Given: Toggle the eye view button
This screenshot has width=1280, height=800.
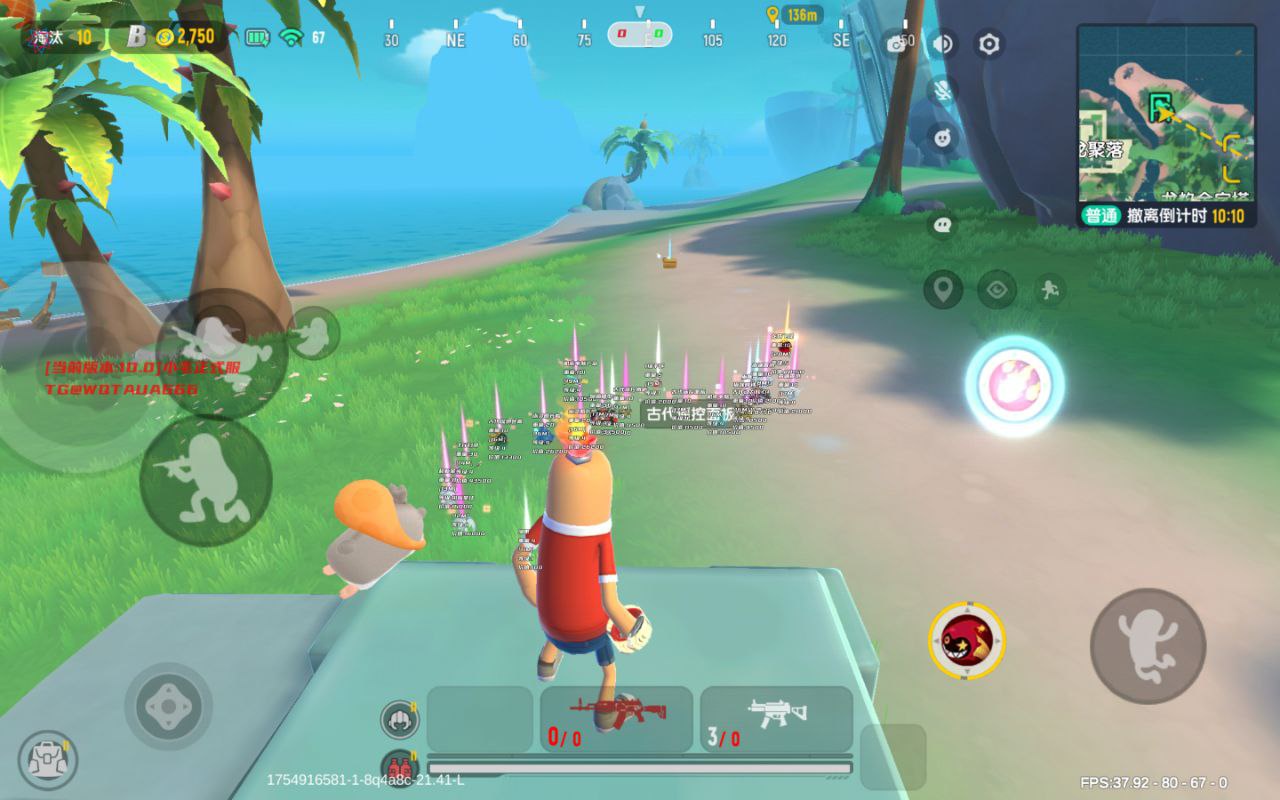Looking at the screenshot, I should point(997,290).
